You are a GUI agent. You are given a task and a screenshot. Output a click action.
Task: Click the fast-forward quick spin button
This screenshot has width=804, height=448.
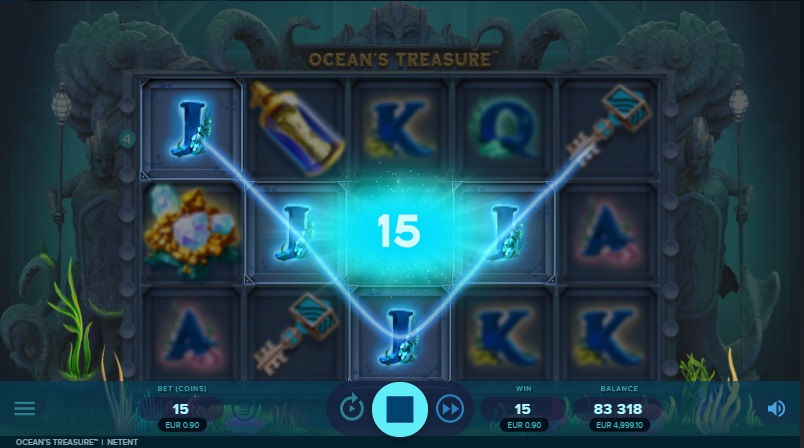(450, 408)
